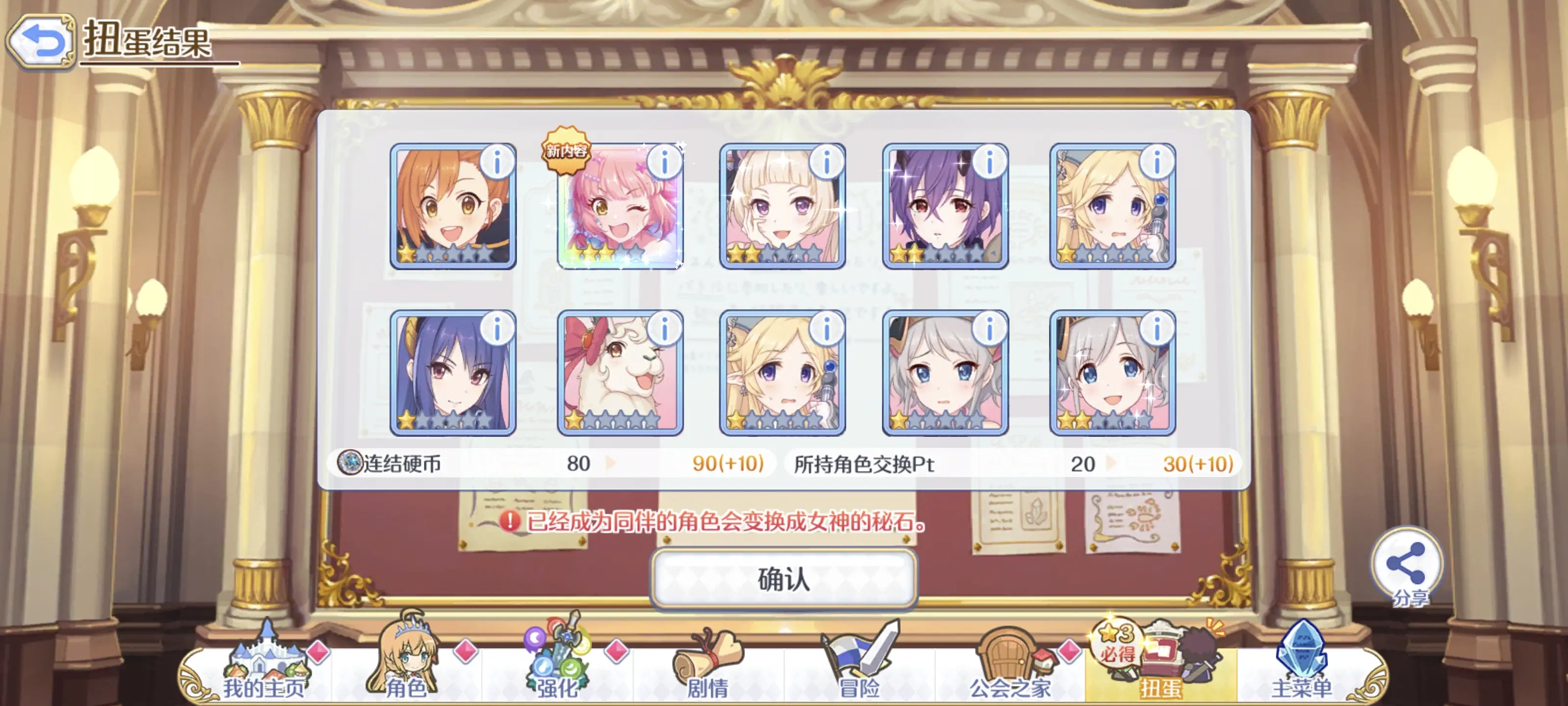The image size is (1568, 706).
Task: Confirm the gacha results with 确认
Action: pos(784,579)
